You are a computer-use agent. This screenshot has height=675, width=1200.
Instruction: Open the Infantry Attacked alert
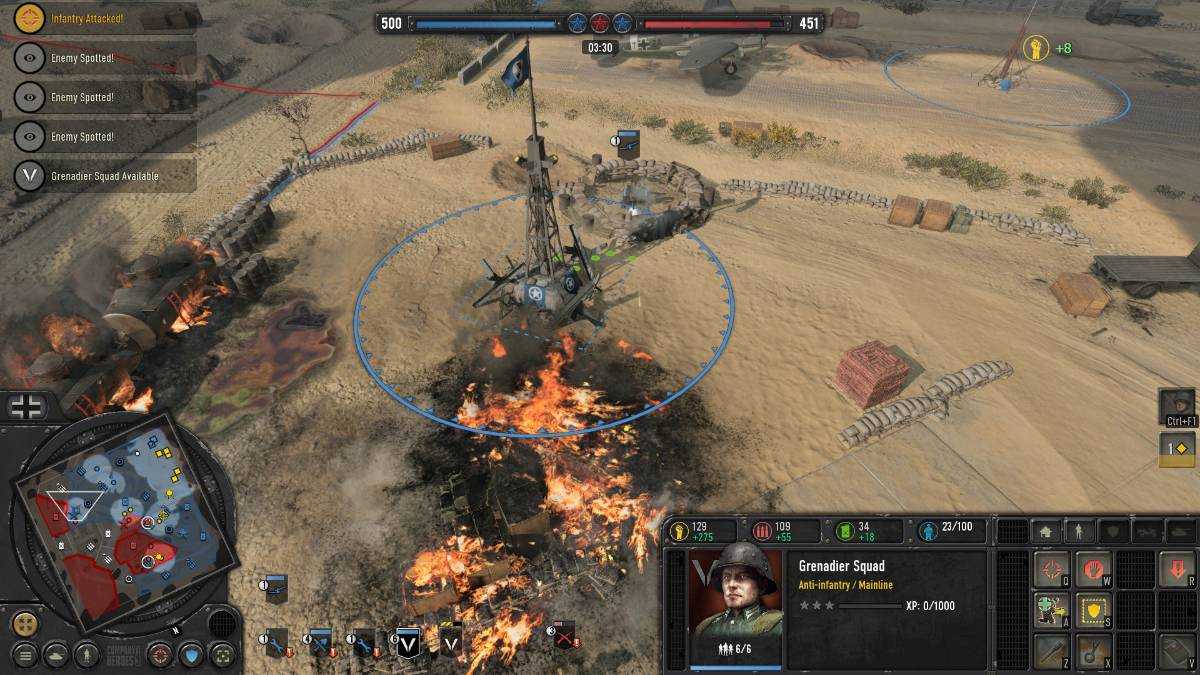pos(98,19)
